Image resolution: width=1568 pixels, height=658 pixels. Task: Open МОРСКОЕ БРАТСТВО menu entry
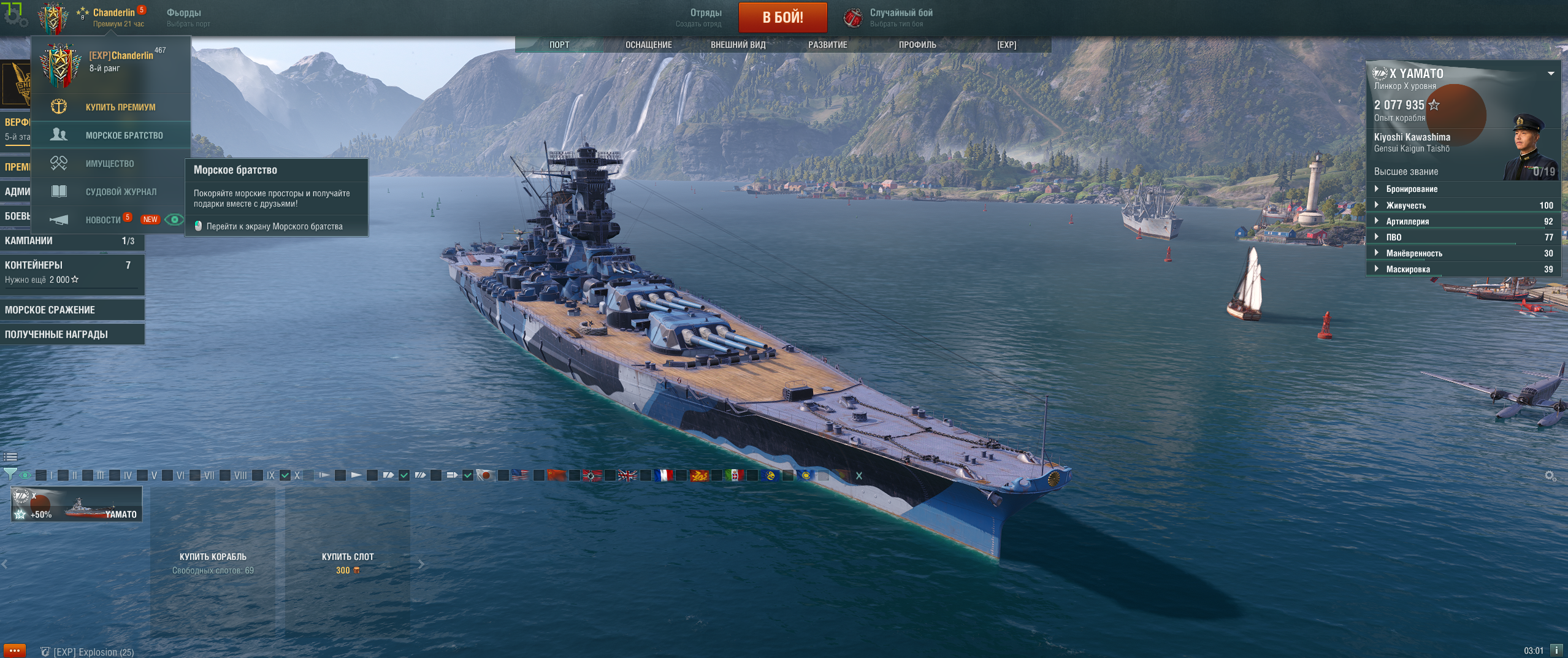pos(124,136)
